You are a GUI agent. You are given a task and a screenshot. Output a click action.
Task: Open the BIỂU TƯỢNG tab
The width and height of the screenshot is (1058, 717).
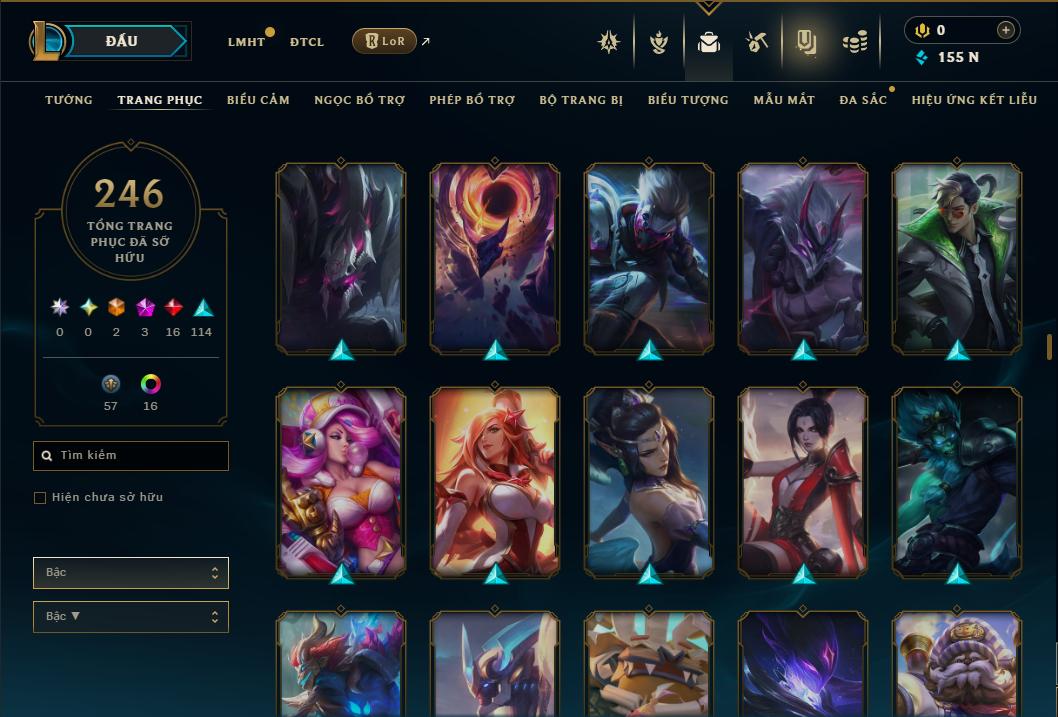pos(688,100)
